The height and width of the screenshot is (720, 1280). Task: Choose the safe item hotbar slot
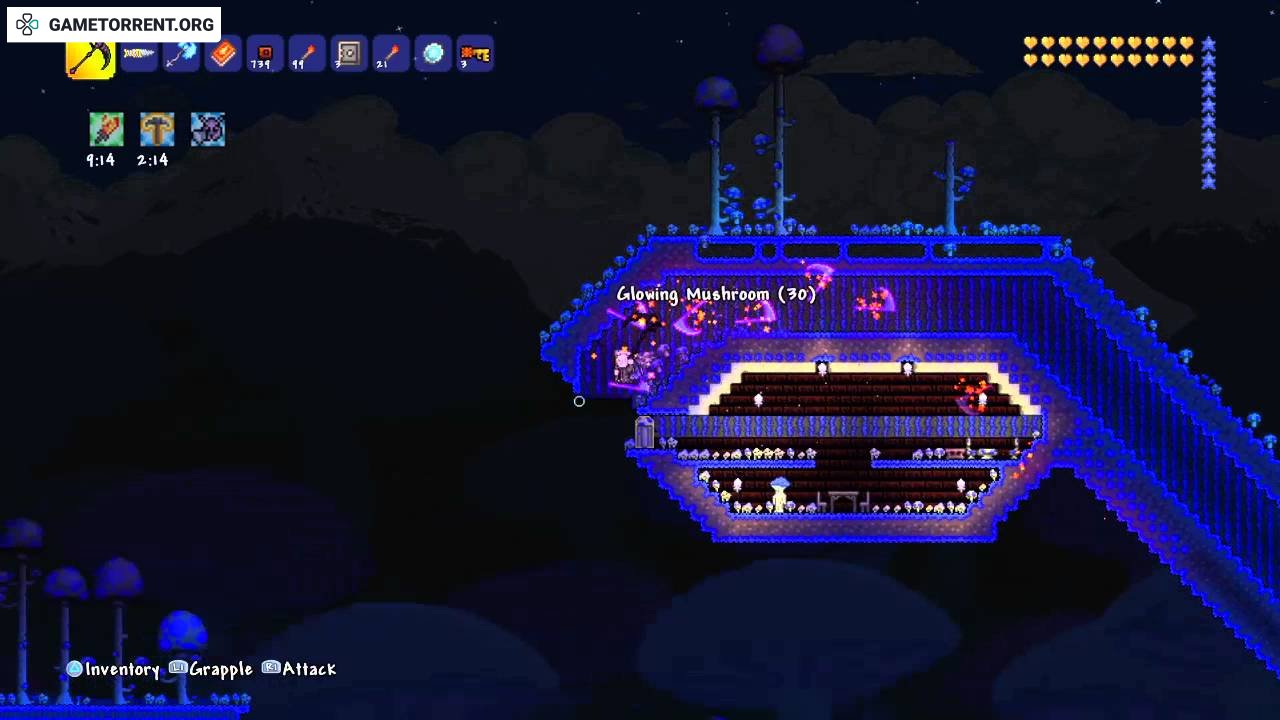(x=348, y=54)
